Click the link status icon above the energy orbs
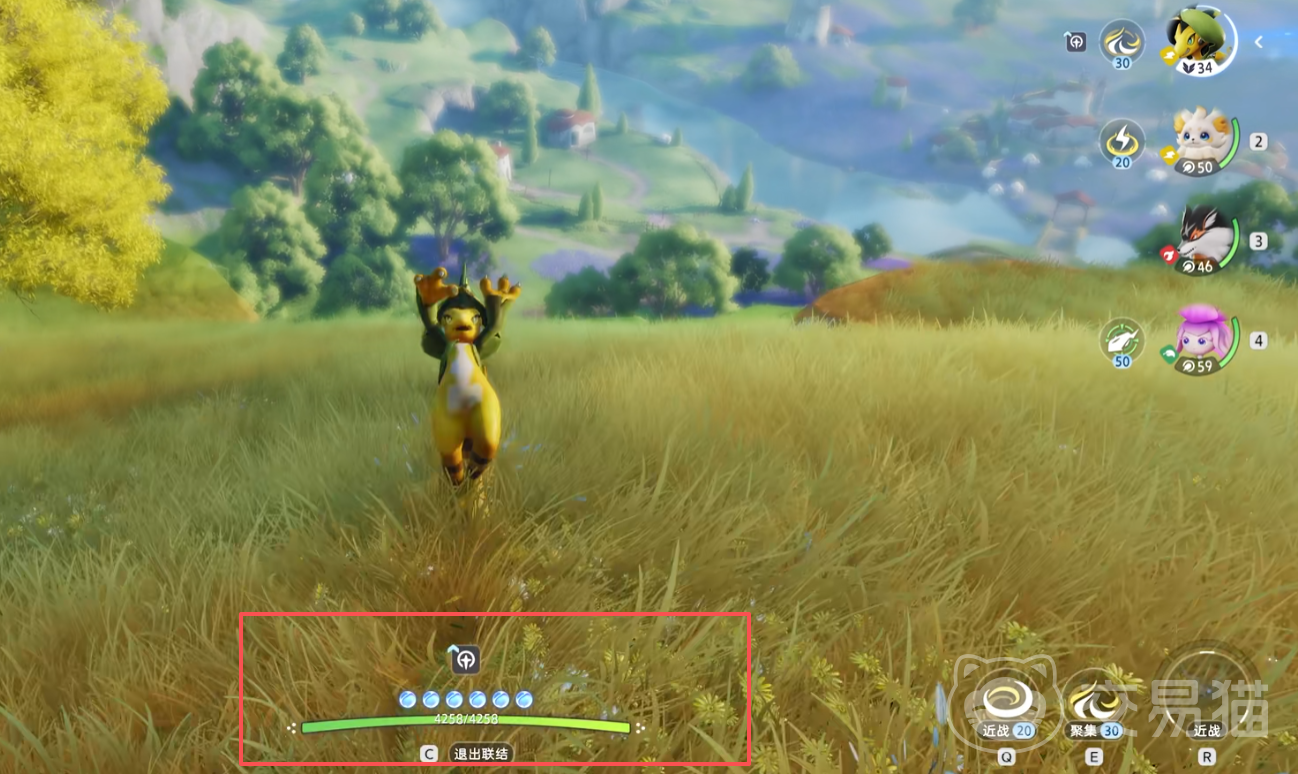The image size is (1298, 774). [465, 659]
